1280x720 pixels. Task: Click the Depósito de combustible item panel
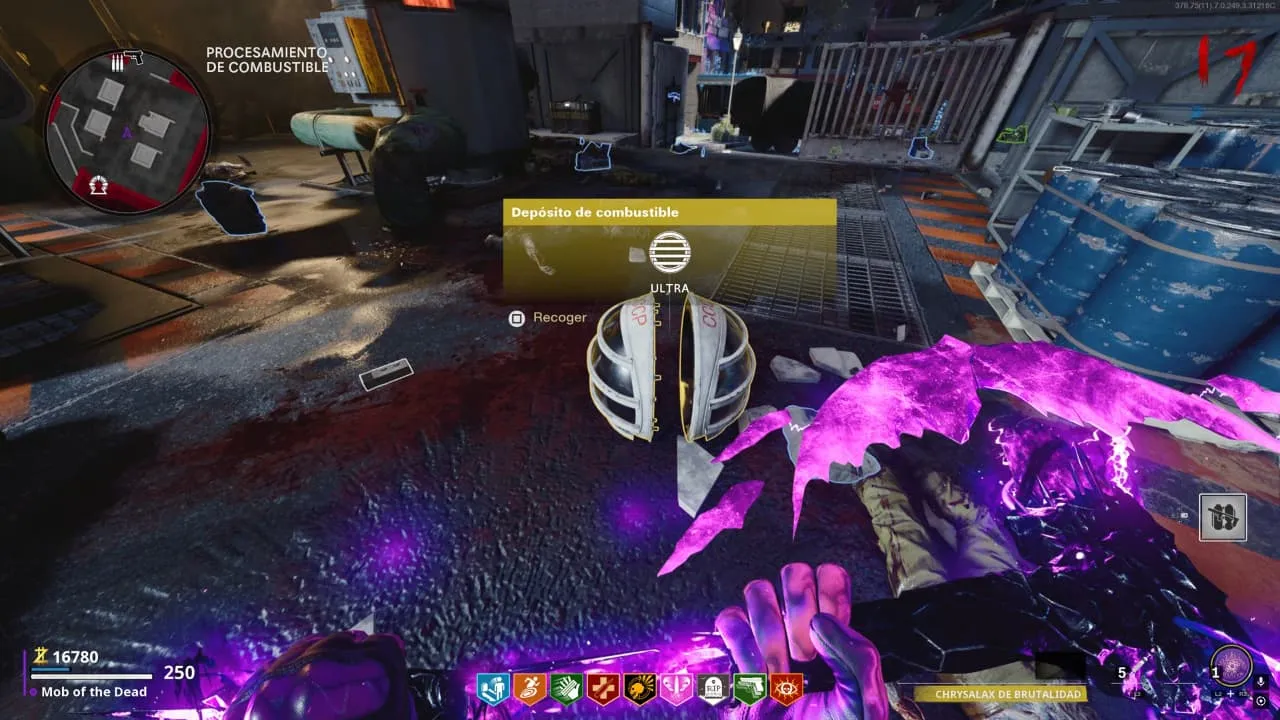(669, 246)
